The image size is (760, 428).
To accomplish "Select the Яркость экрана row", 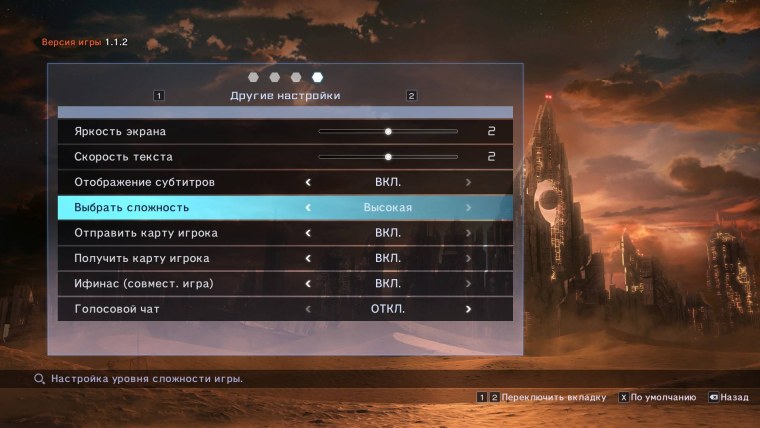I will point(120,131).
